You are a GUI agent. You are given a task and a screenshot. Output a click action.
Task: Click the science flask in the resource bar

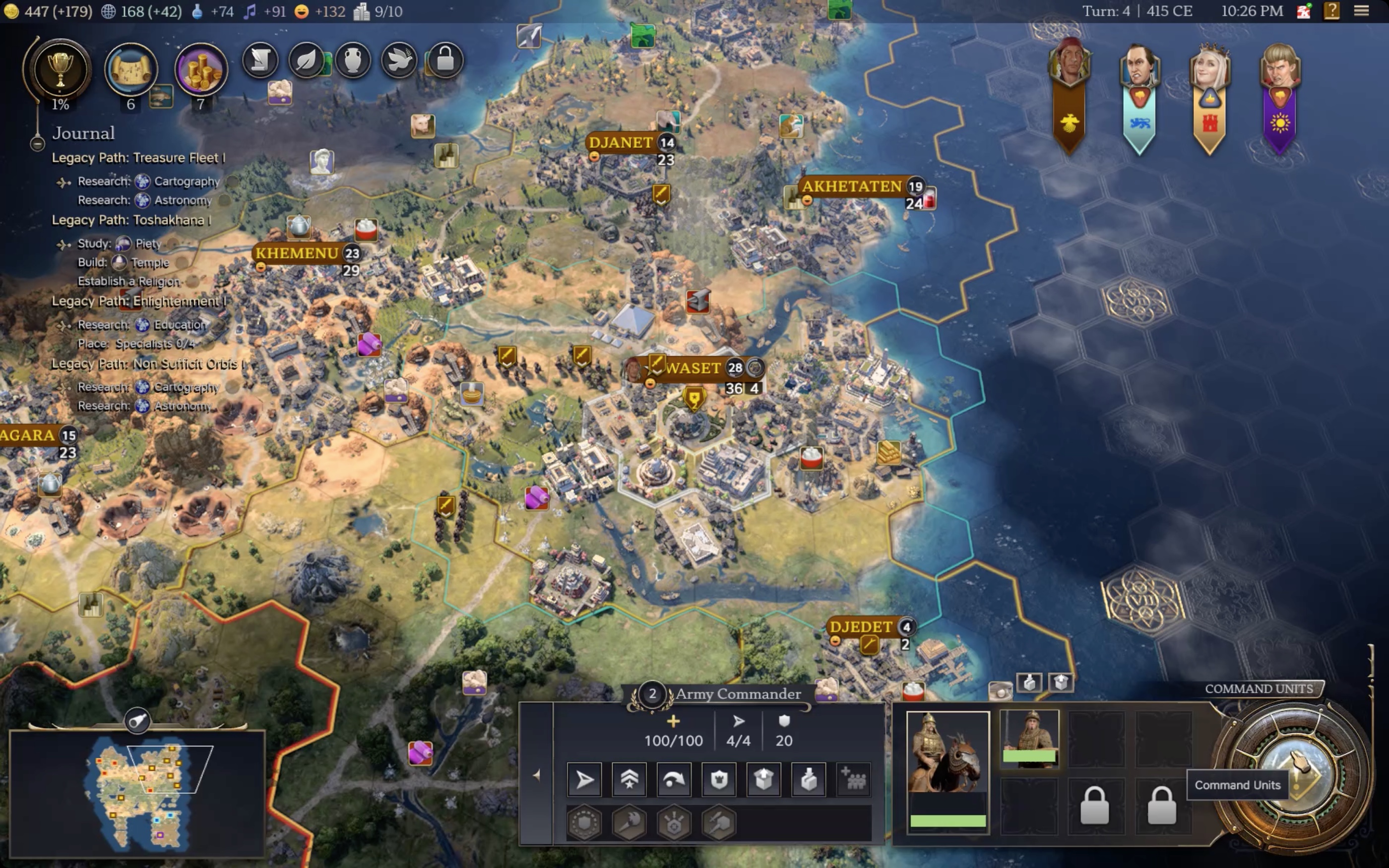tap(197, 11)
